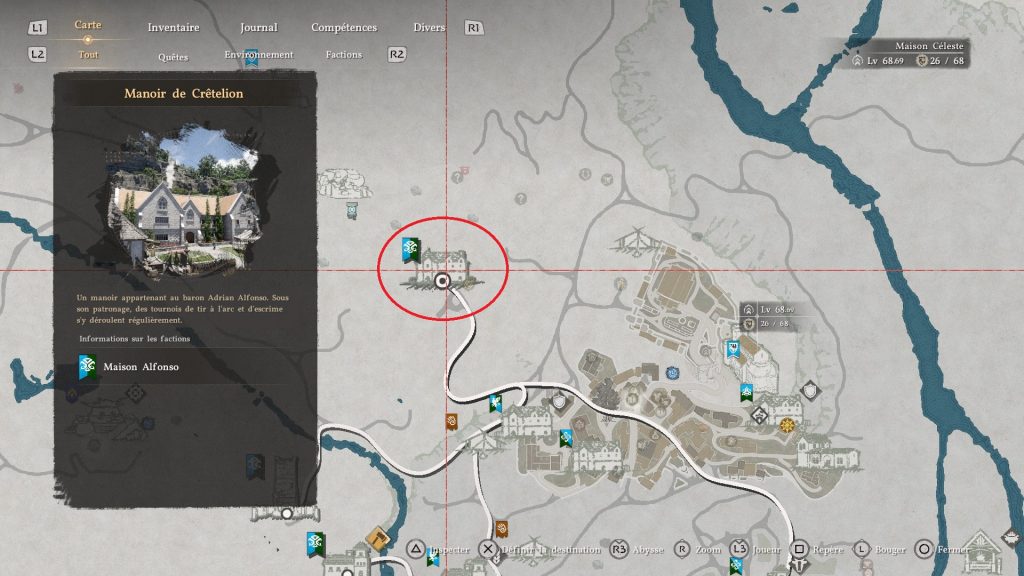The height and width of the screenshot is (576, 1024).
Task: Filter map by Environnement
Action: pyautogui.click(x=259, y=55)
